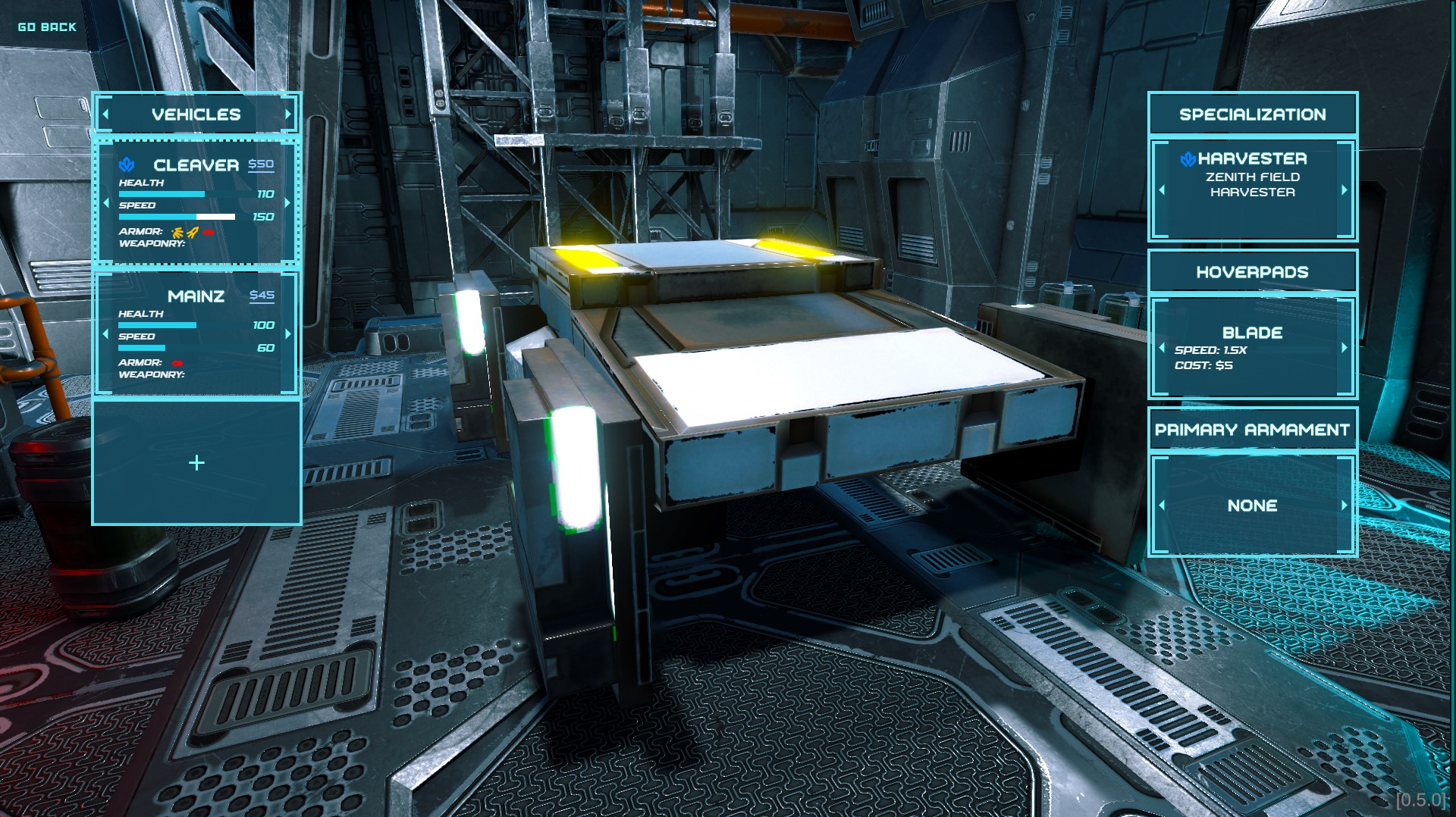This screenshot has width=1456, height=817.
Task: Click the Hoverpads section header
Action: 1253,271
